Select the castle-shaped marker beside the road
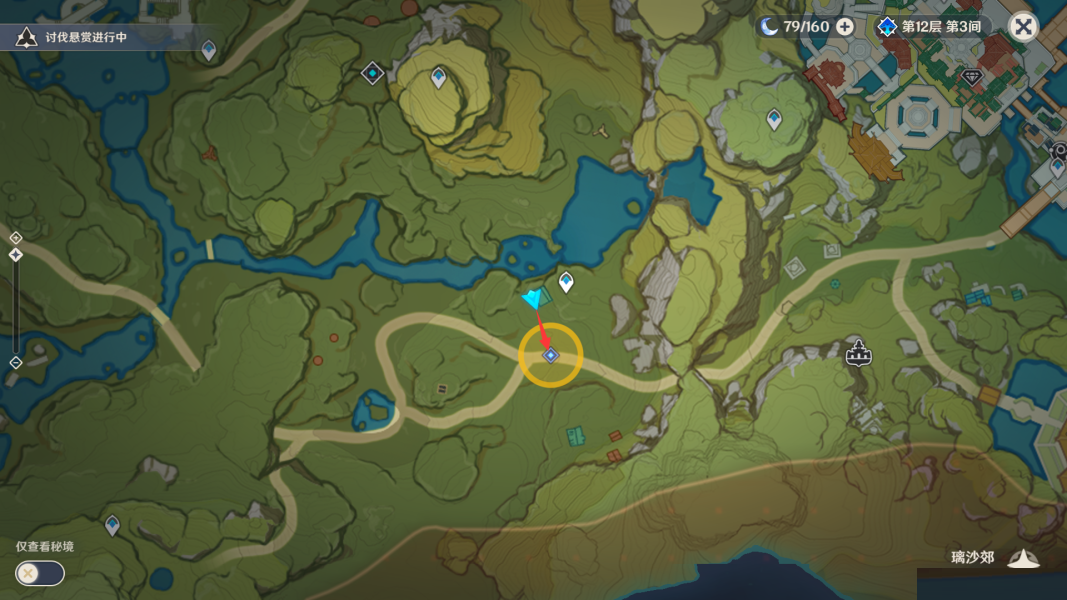 point(857,352)
